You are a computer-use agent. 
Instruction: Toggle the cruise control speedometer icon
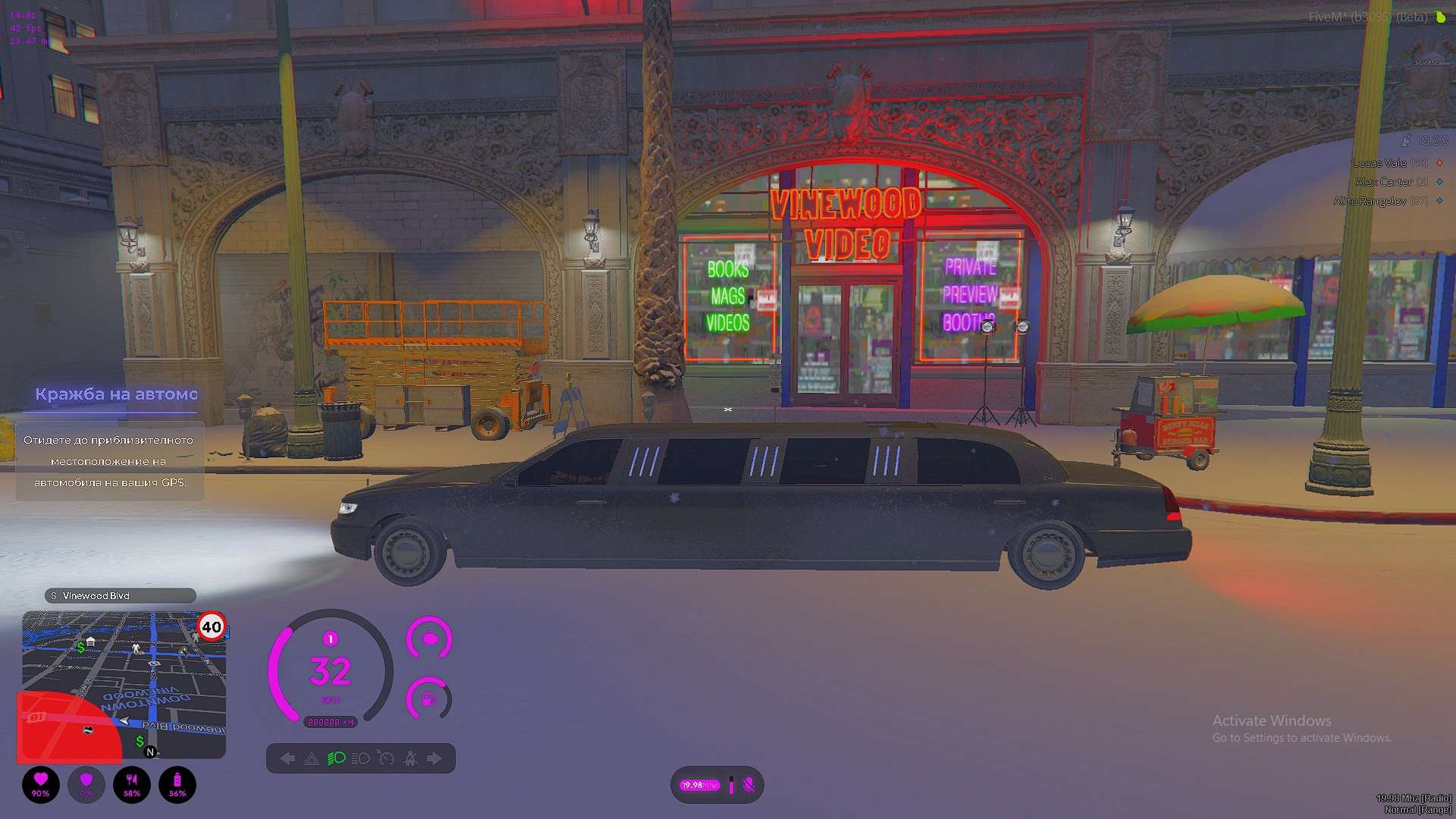coord(386,758)
